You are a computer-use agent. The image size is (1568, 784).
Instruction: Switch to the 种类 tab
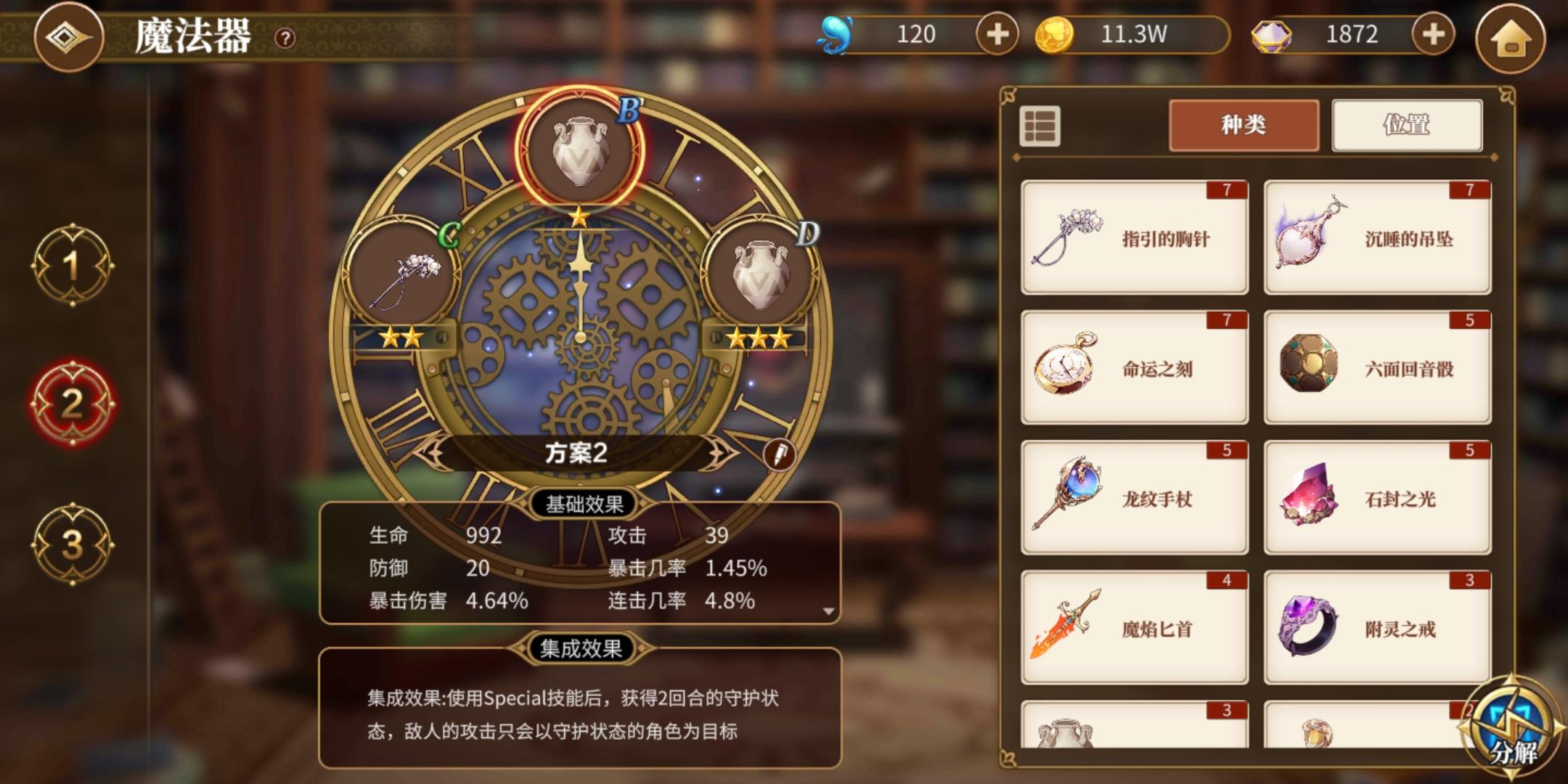click(1244, 125)
